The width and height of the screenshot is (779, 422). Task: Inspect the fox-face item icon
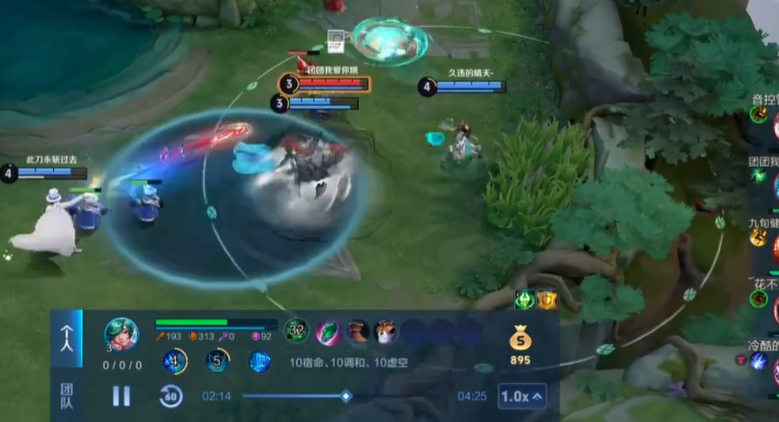point(386,332)
